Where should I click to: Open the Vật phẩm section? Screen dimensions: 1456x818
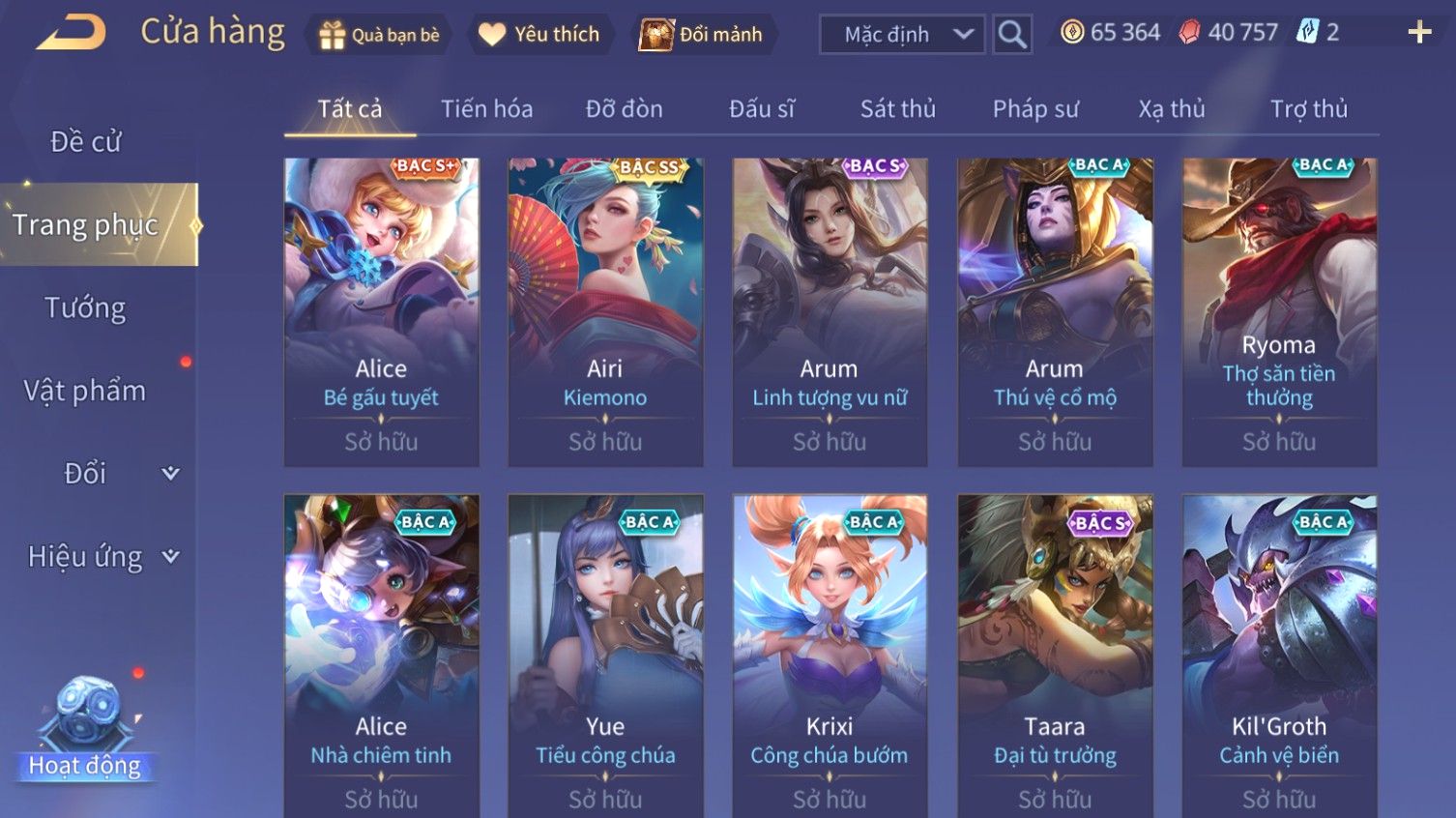(x=85, y=391)
